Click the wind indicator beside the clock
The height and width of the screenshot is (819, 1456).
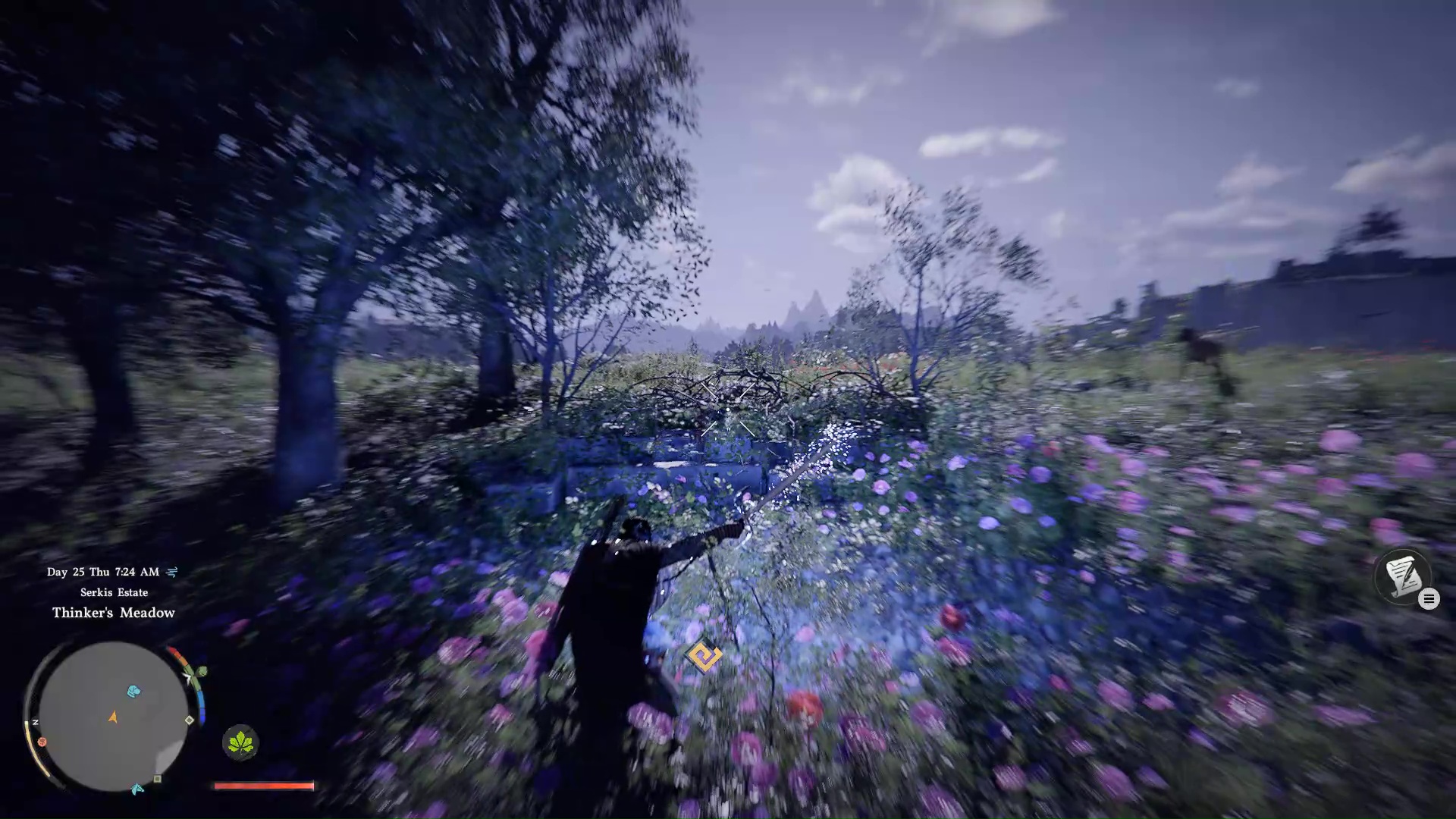point(172,572)
